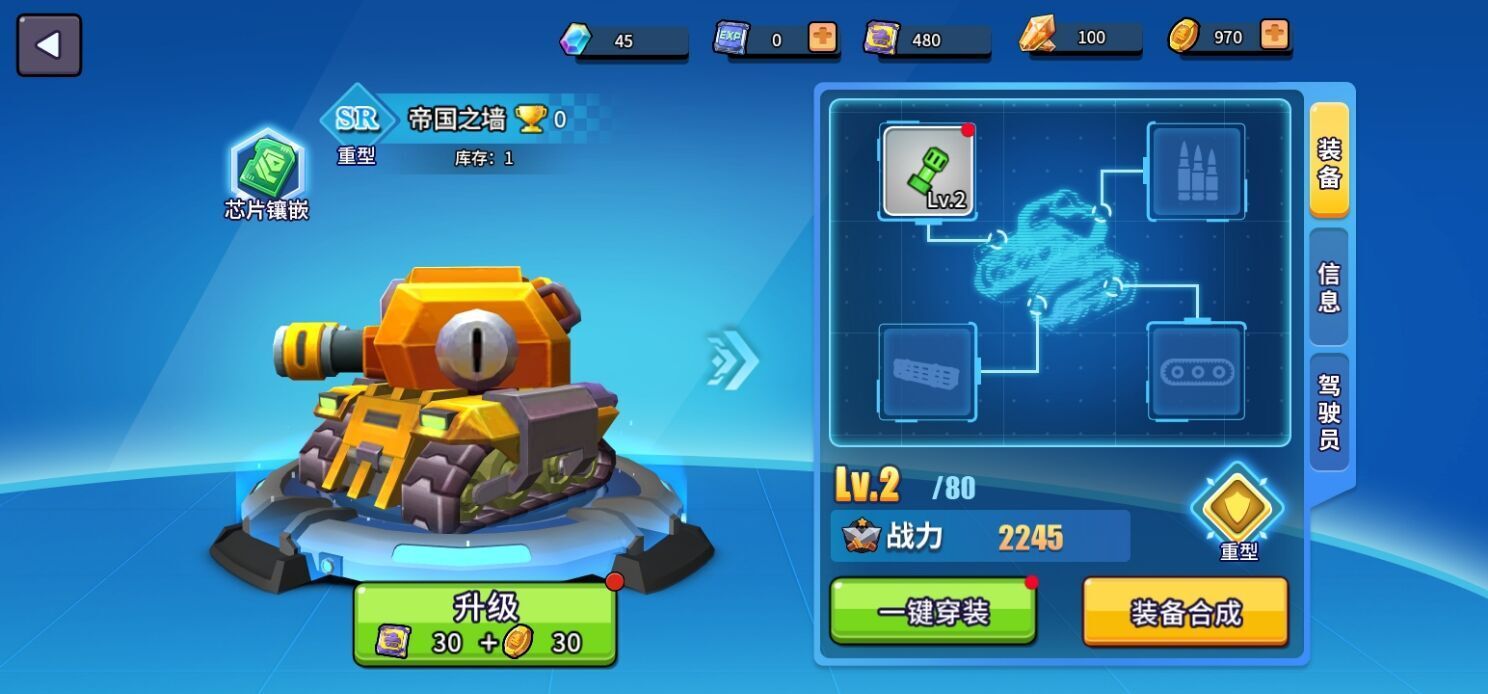This screenshot has height=694, width=1488.
Task: Switch to the 信息 tab
Action: 1329,287
